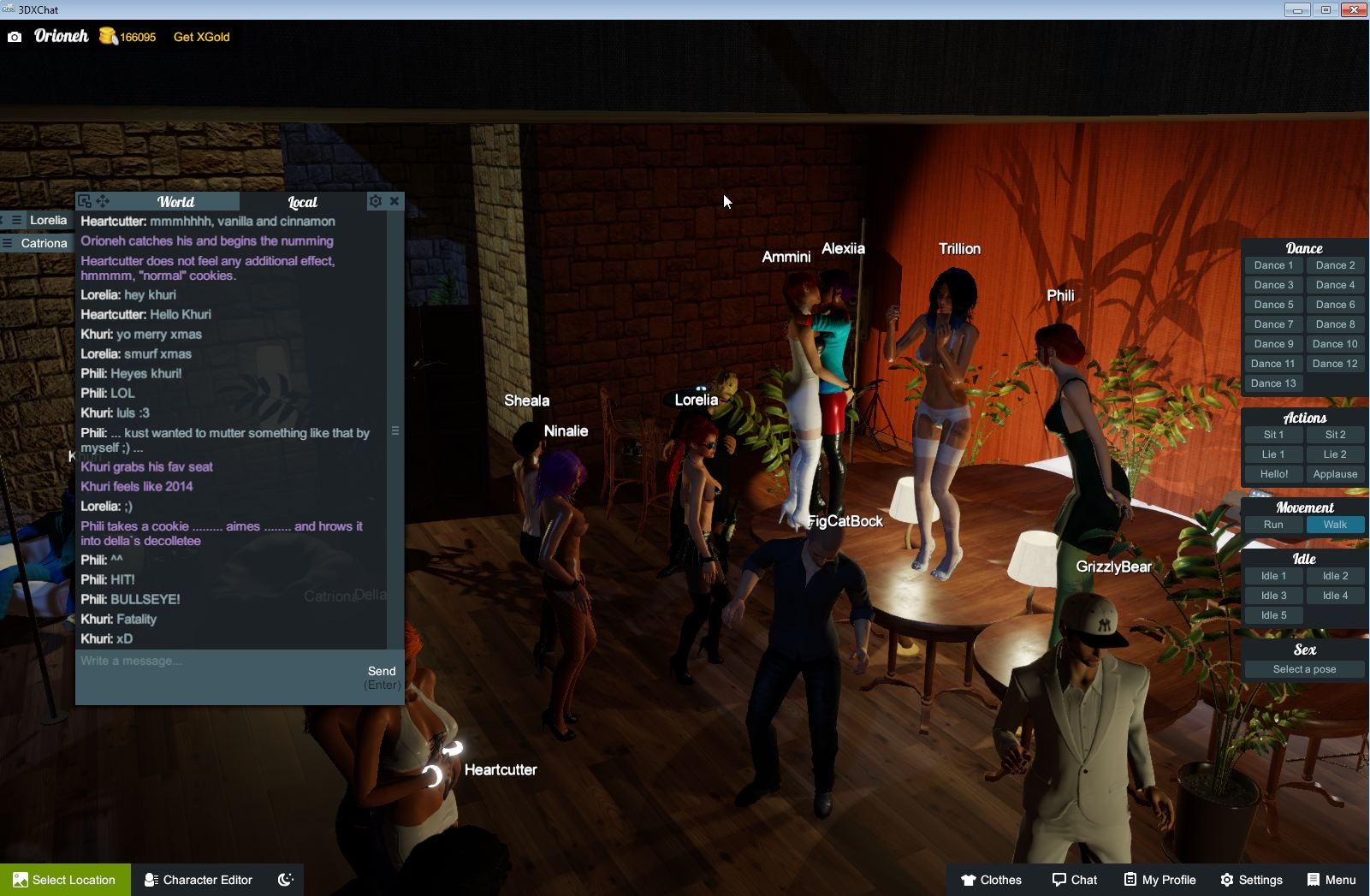Perform the Applause action
The height and width of the screenshot is (896, 1370).
(1335, 474)
